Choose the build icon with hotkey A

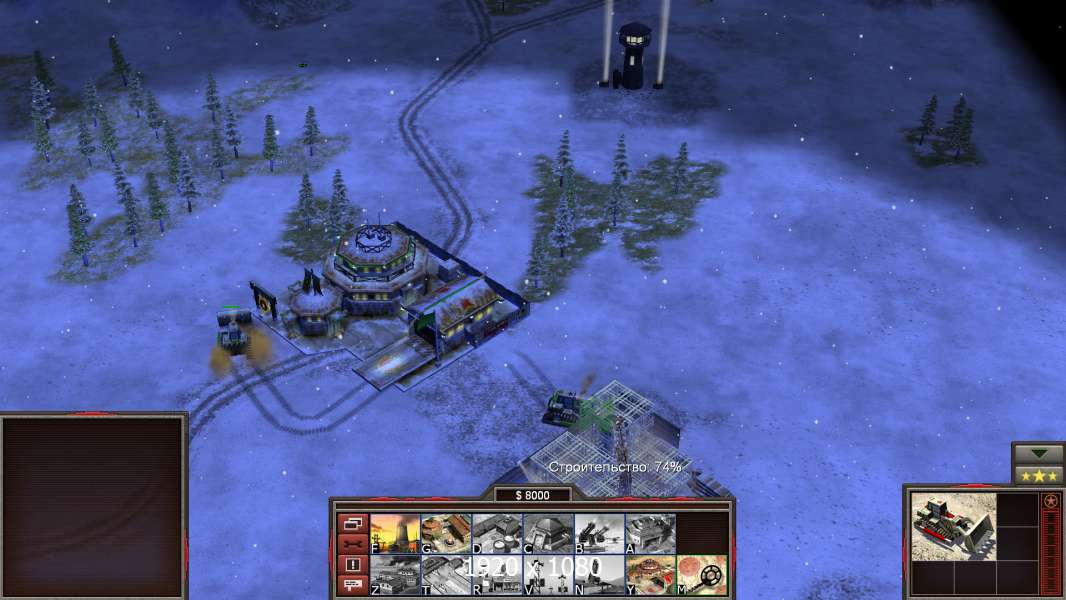click(x=650, y=534)
